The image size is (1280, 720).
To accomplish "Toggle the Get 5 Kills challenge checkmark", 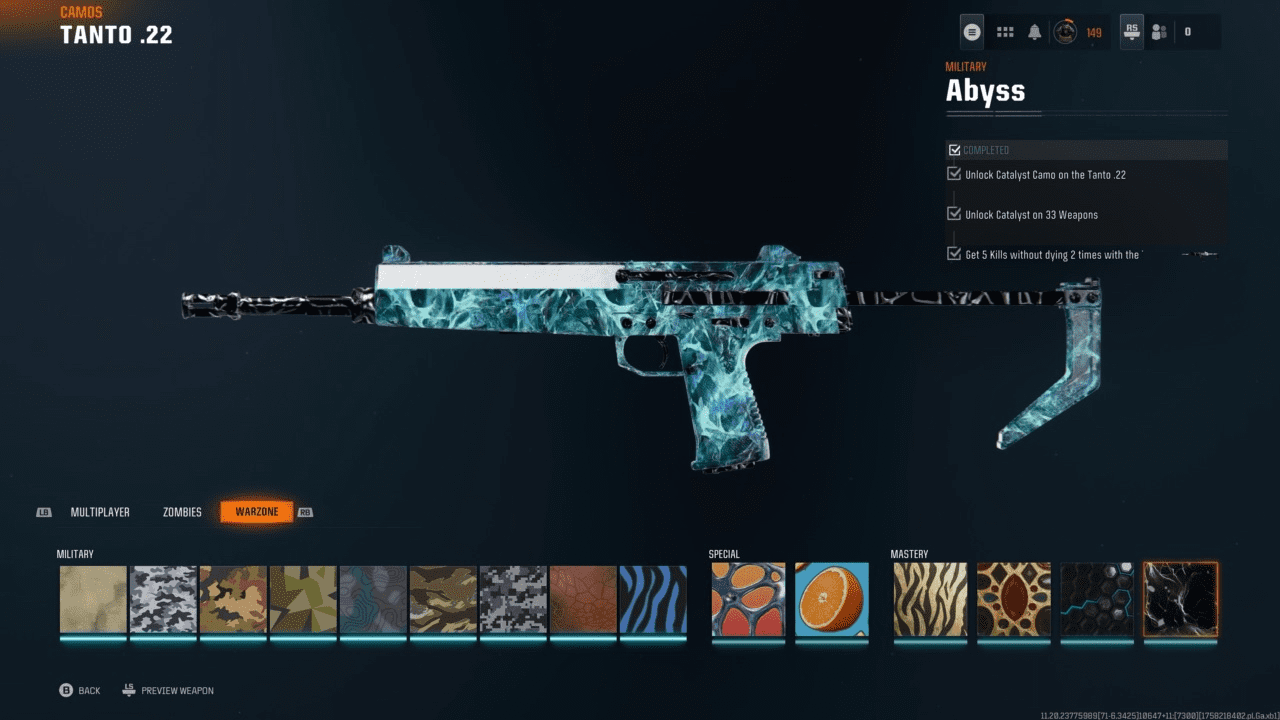I will (x=953, y=253).
